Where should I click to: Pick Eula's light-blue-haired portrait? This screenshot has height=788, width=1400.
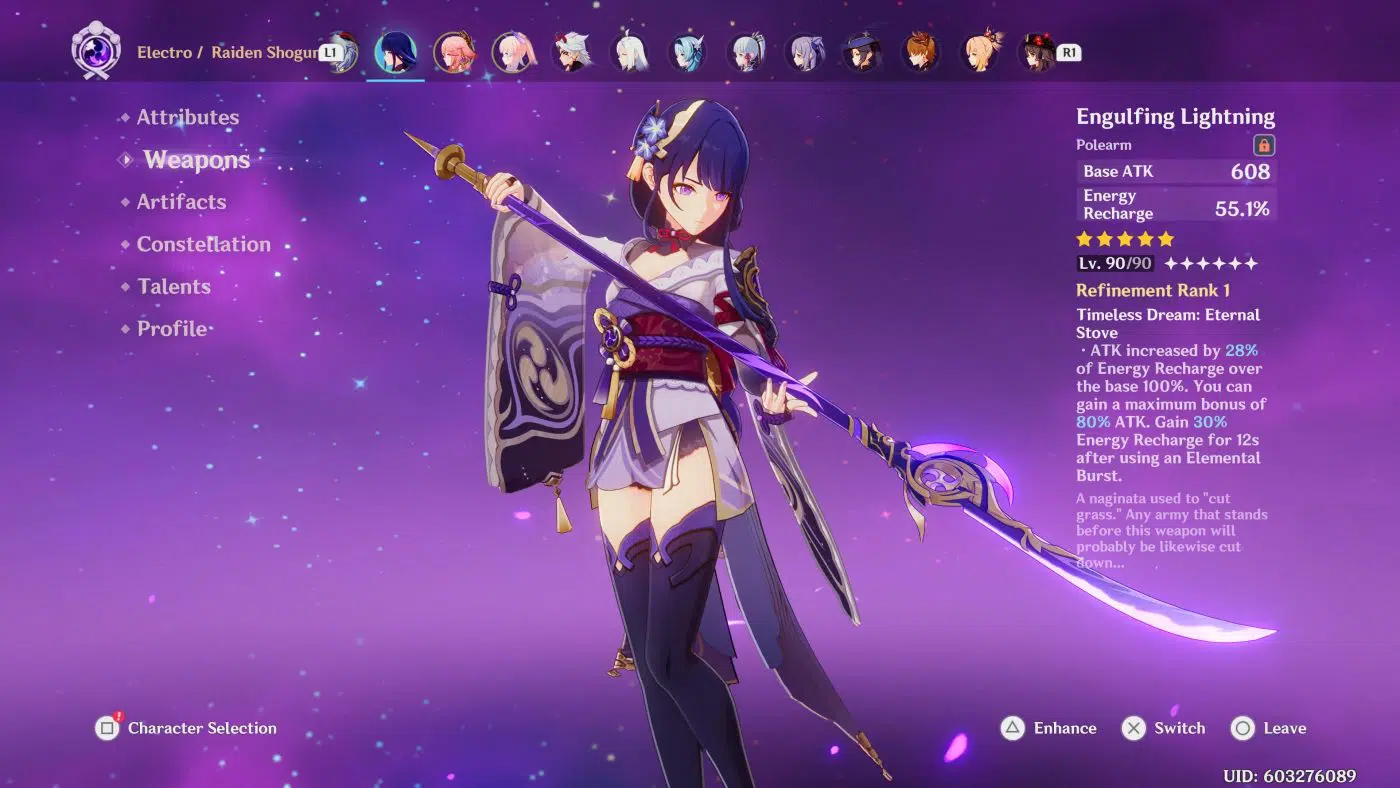[690, 52]
